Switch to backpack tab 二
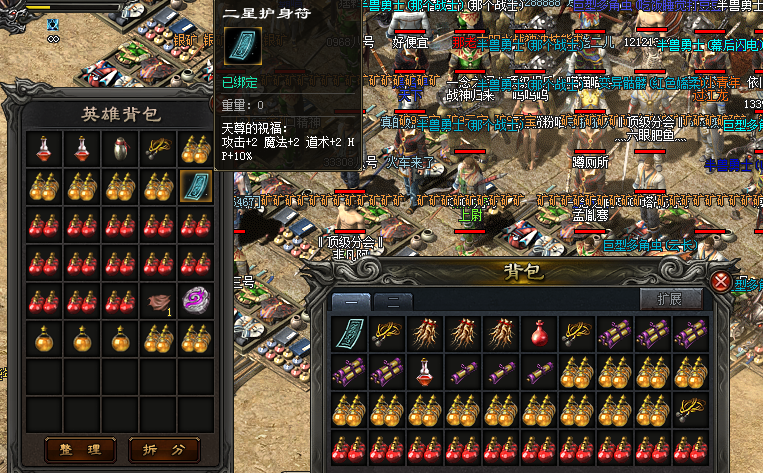Screen dimensions: 763x473 click(394, 299)
